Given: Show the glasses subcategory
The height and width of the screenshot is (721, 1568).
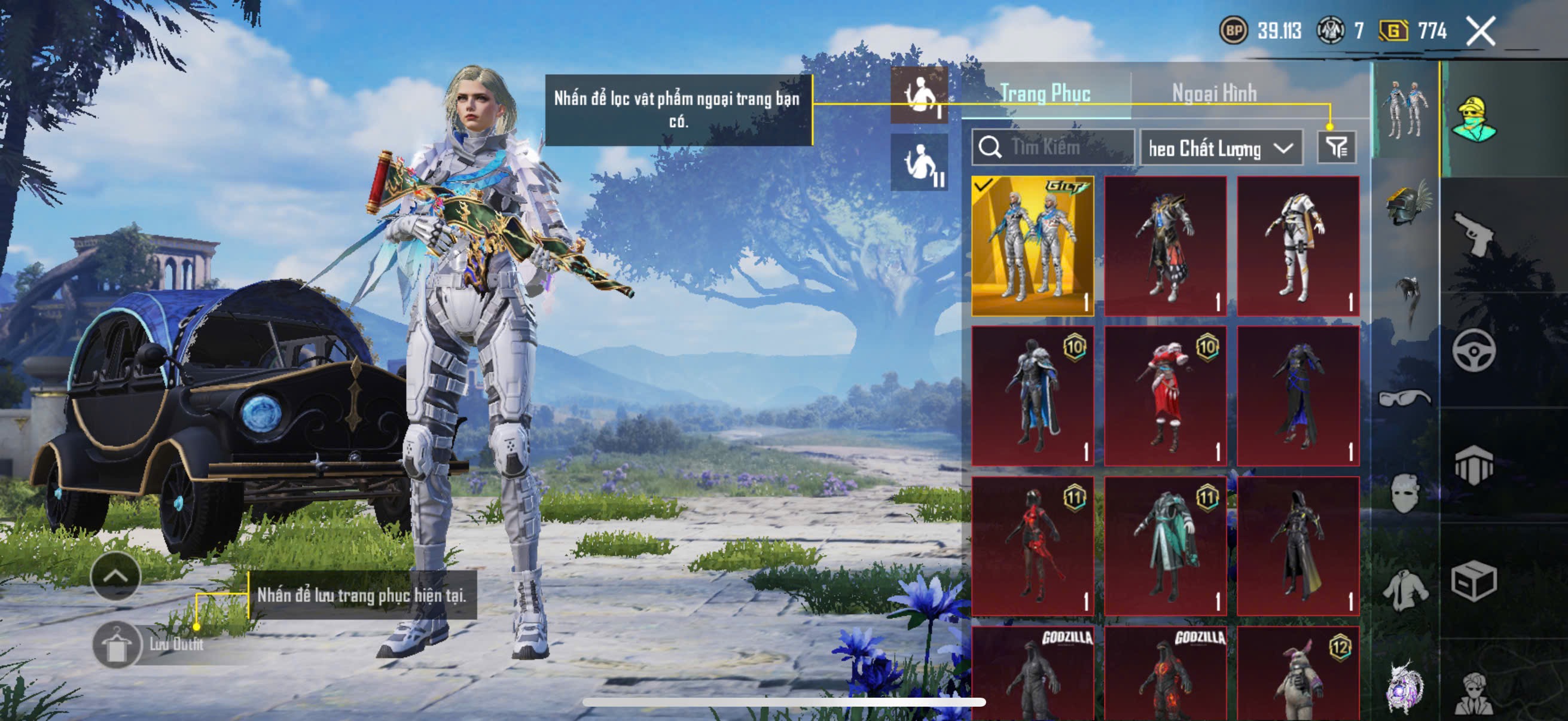Looking at the screenshot, I should [x=1405, y=398].
